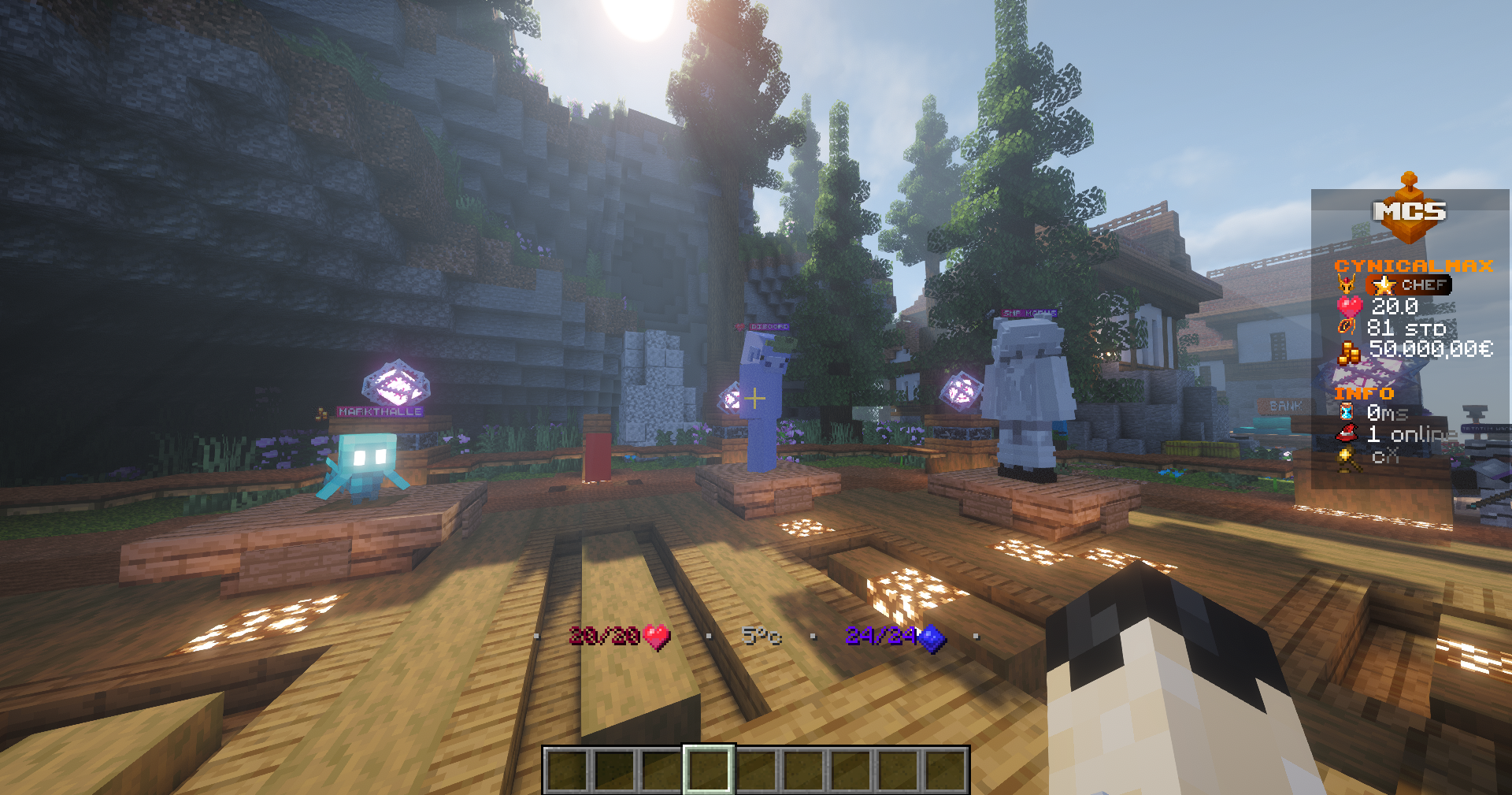Click the CHEF rank badge
The image size is (1512, 795).
tap(1410, 285)
